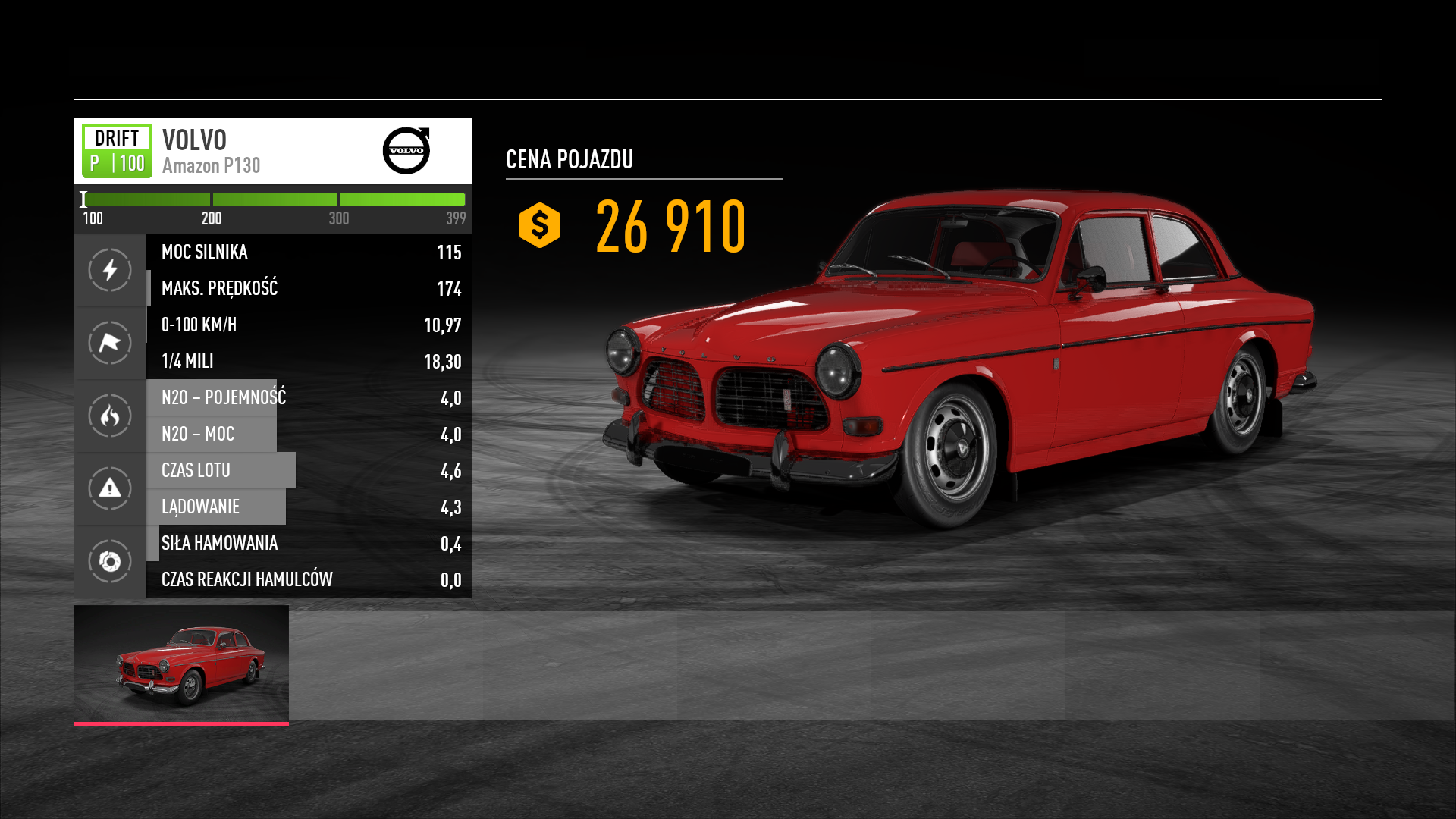
Task: Click the flag acceleration icon
Action: [110, 343]
